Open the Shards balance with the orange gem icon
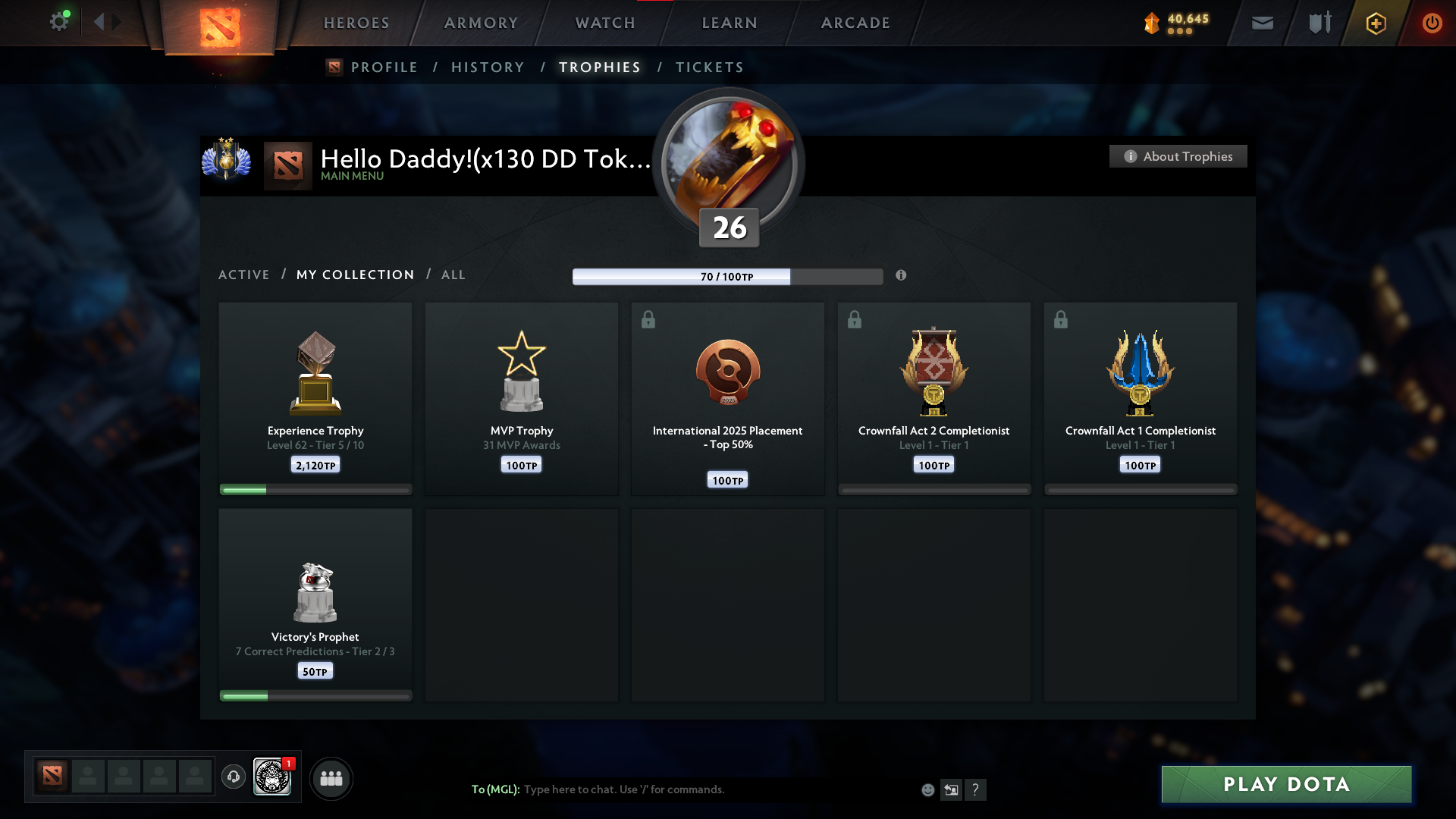This screenshot has height=819, width=1456. coord(1151,23)
